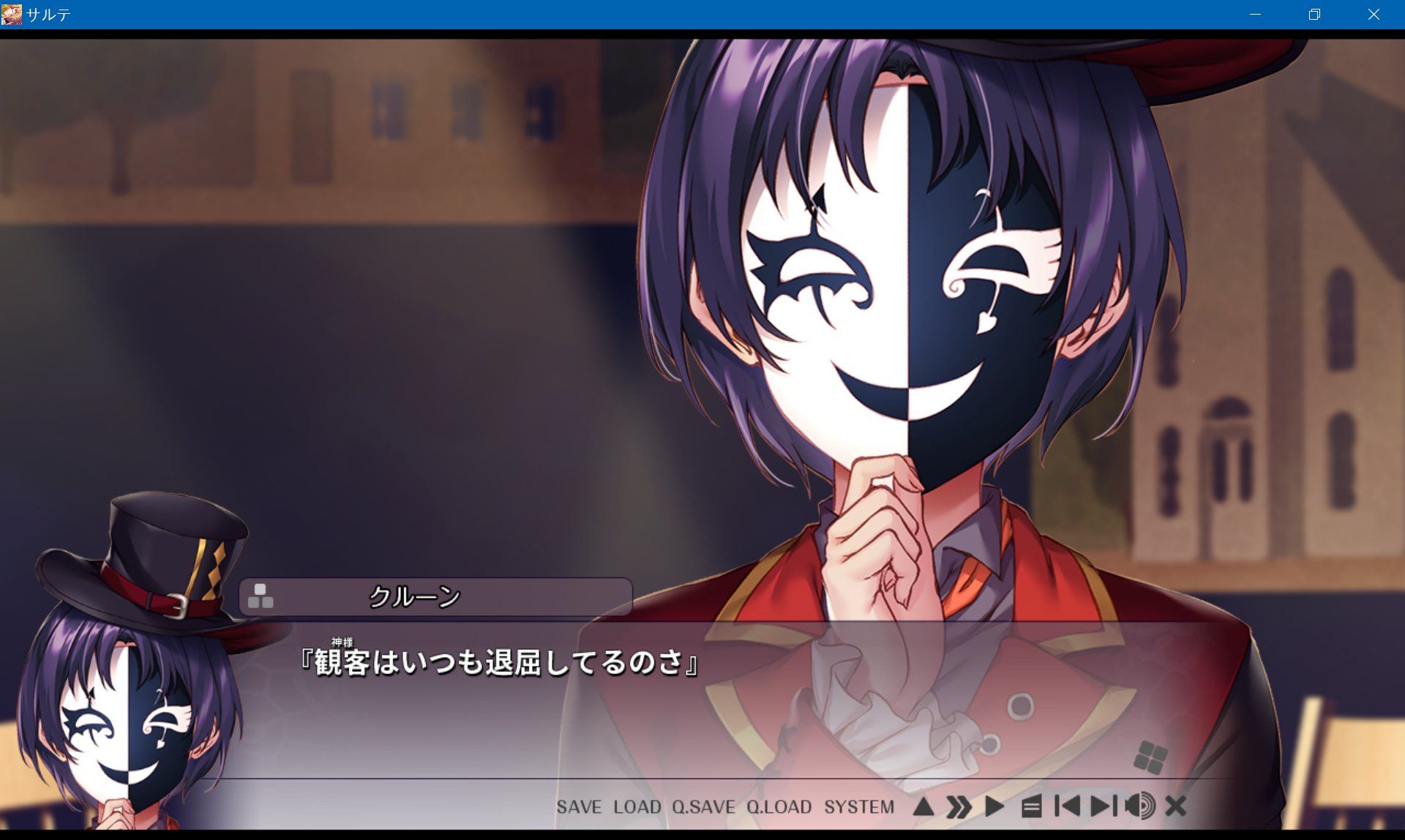The image size is (1405, 840).
Task: Click the fast-forward skip icon
Action: tap(957, 806)
